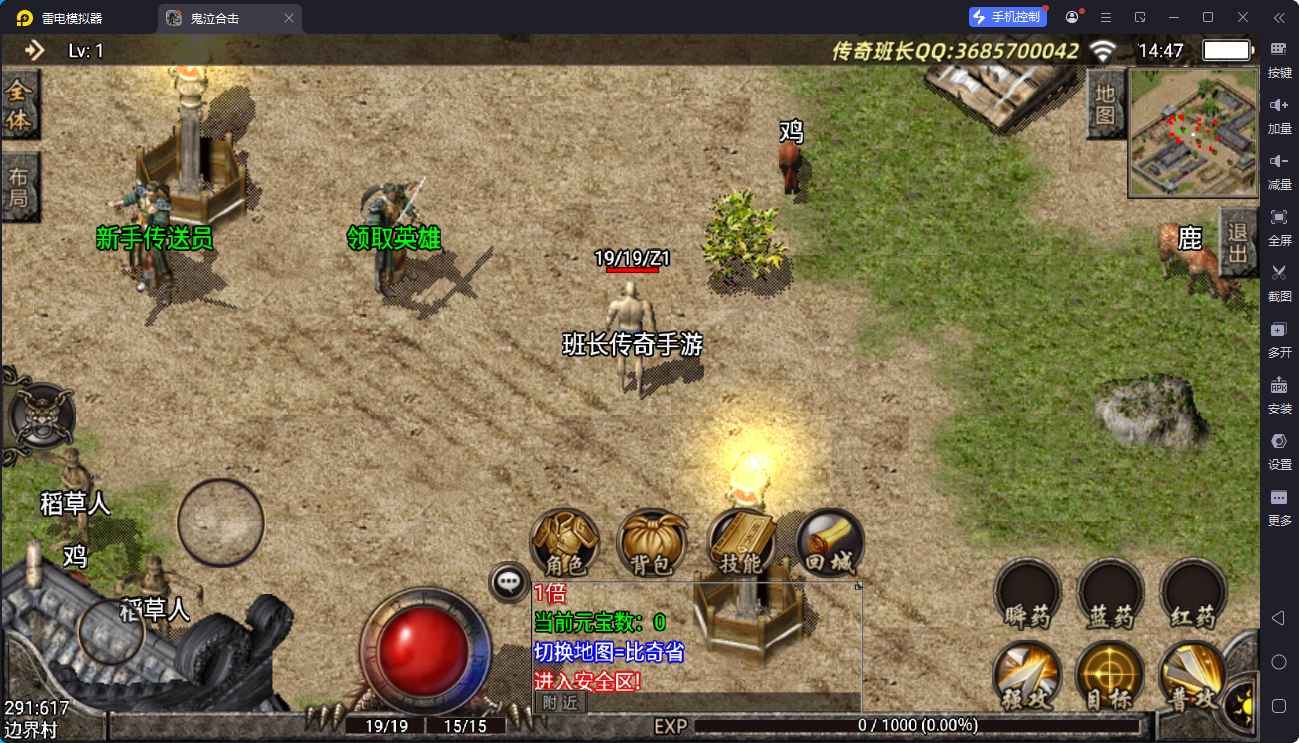Click the village minimap
The image size is (1299, 743).
1193,132
